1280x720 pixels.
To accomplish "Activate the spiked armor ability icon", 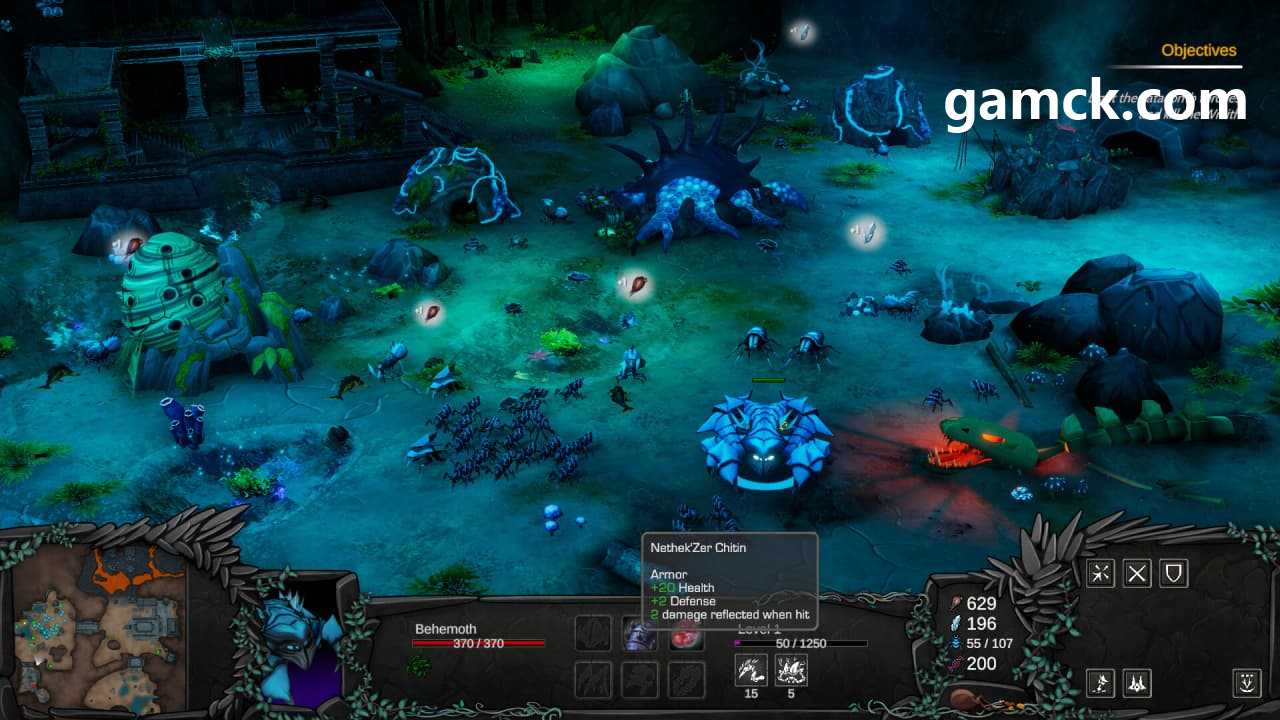I will (791, 670).
